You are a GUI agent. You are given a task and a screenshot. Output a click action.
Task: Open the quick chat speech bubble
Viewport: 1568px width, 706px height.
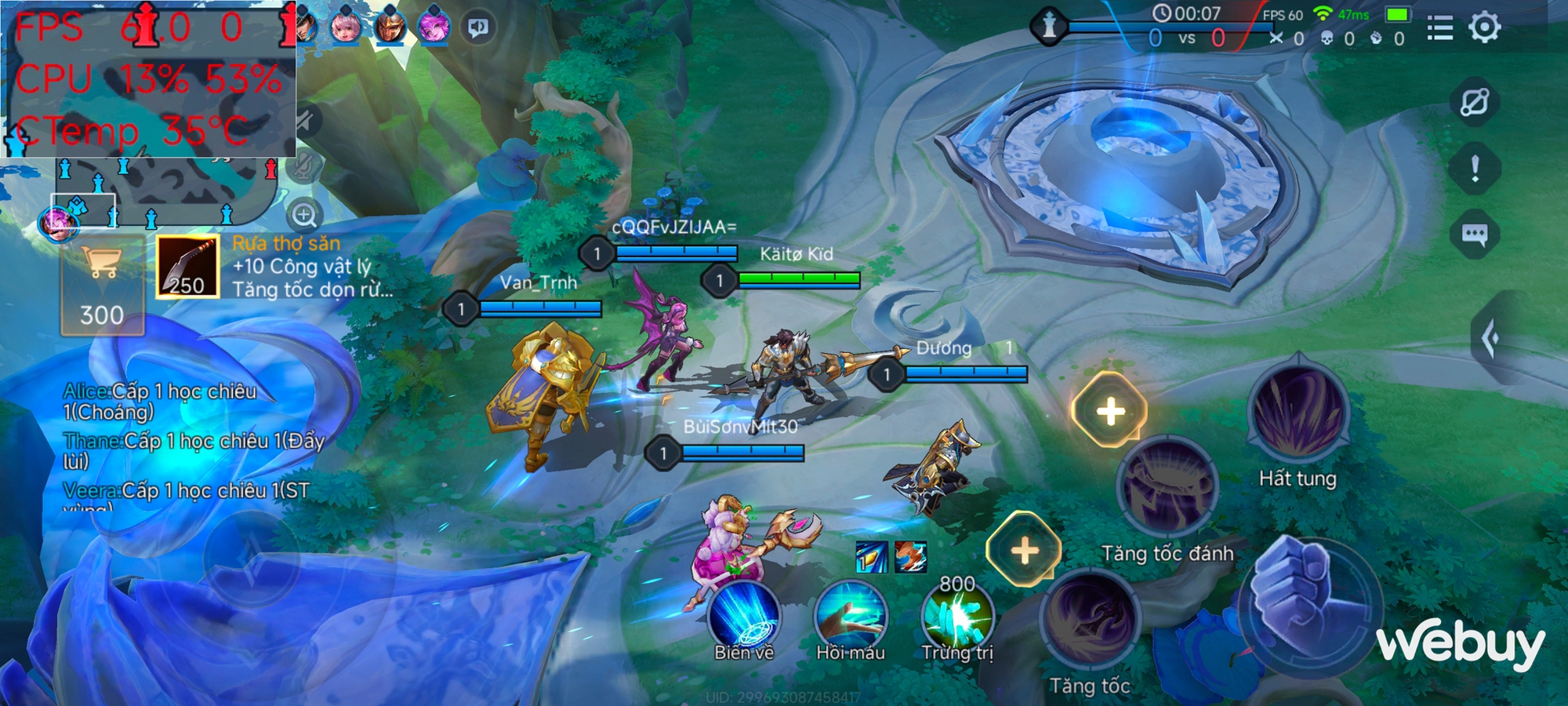click(1474, 235)
